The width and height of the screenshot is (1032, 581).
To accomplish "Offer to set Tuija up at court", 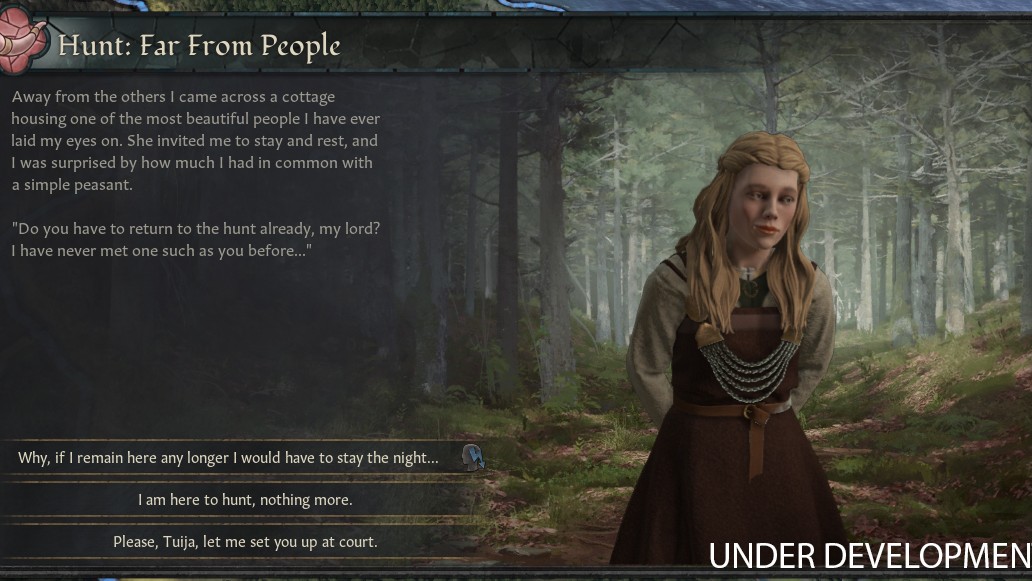I will coord(245,542).
